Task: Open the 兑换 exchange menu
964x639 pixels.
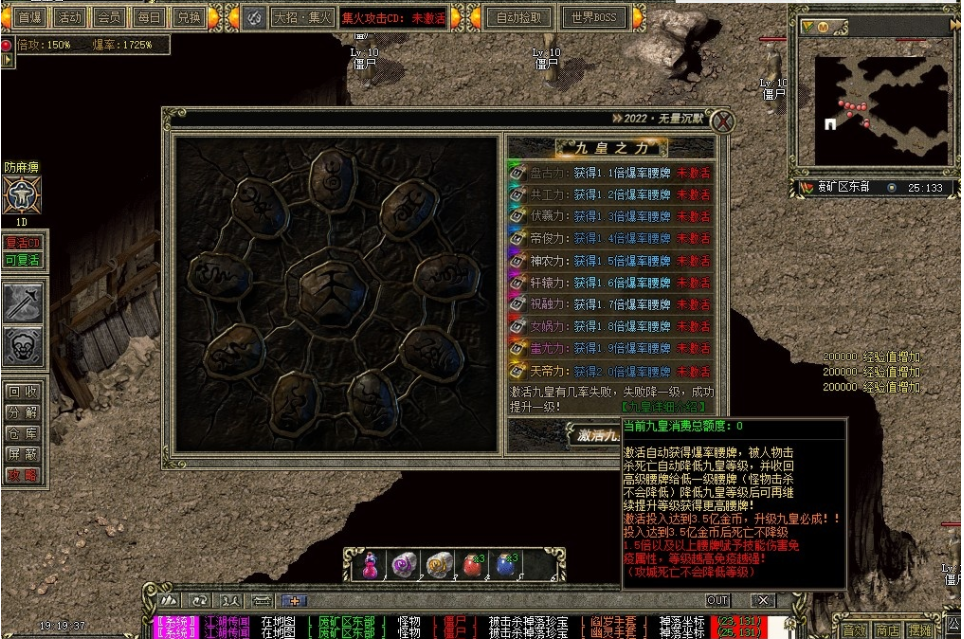Action: tap(187, 17)
